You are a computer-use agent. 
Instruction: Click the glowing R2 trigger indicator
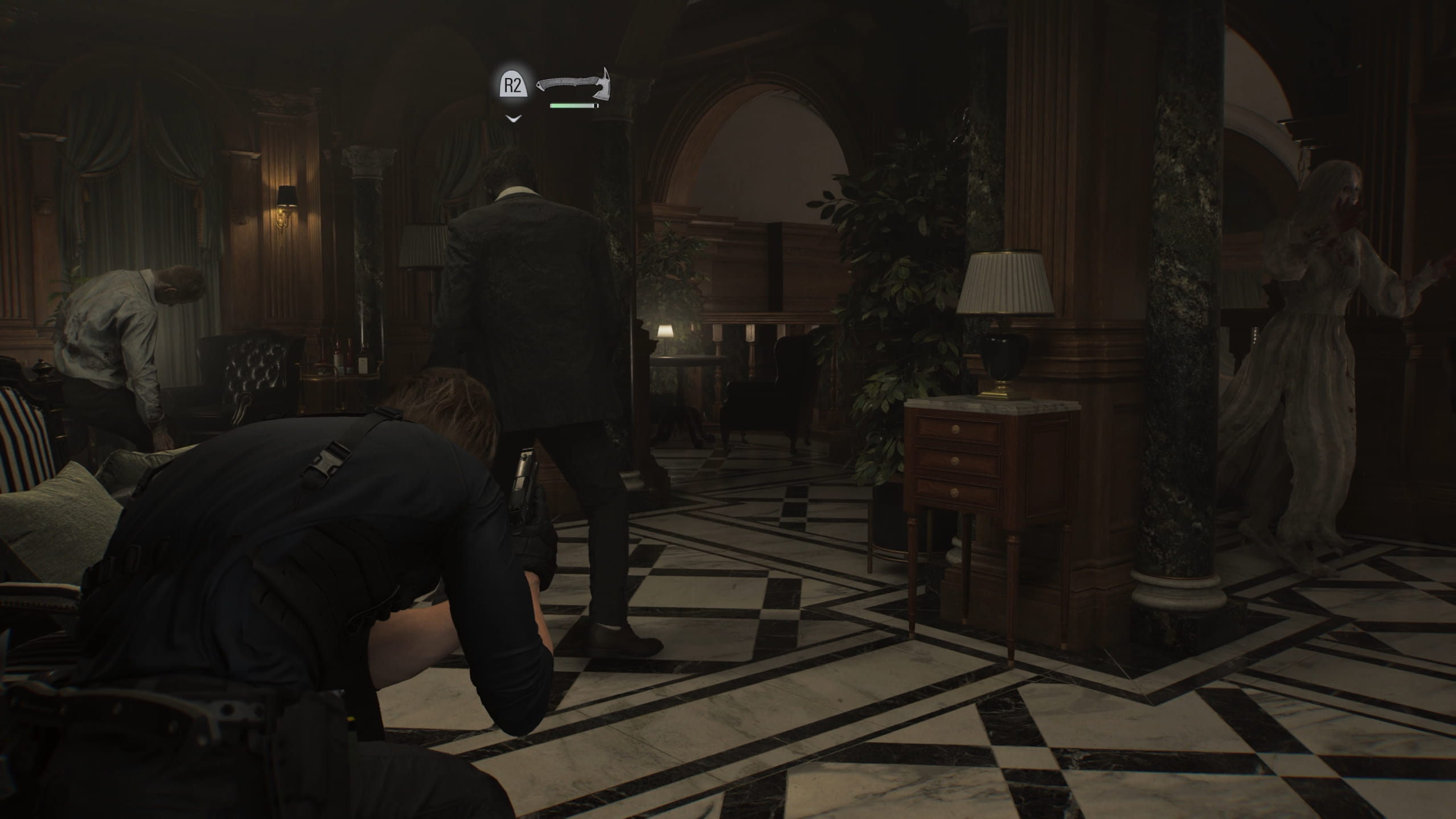[514, 83]
